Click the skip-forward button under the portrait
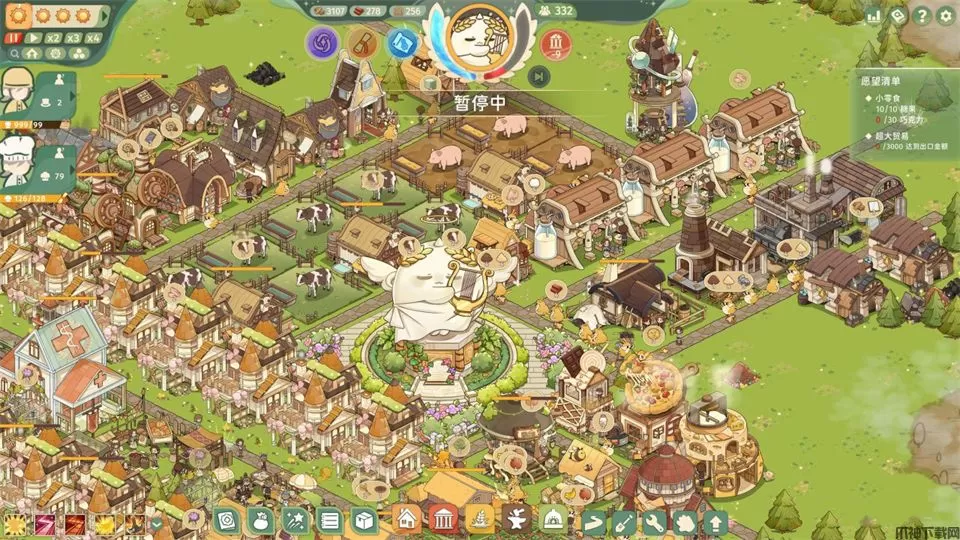Screen dimensions: 960x540 (539, 76)
